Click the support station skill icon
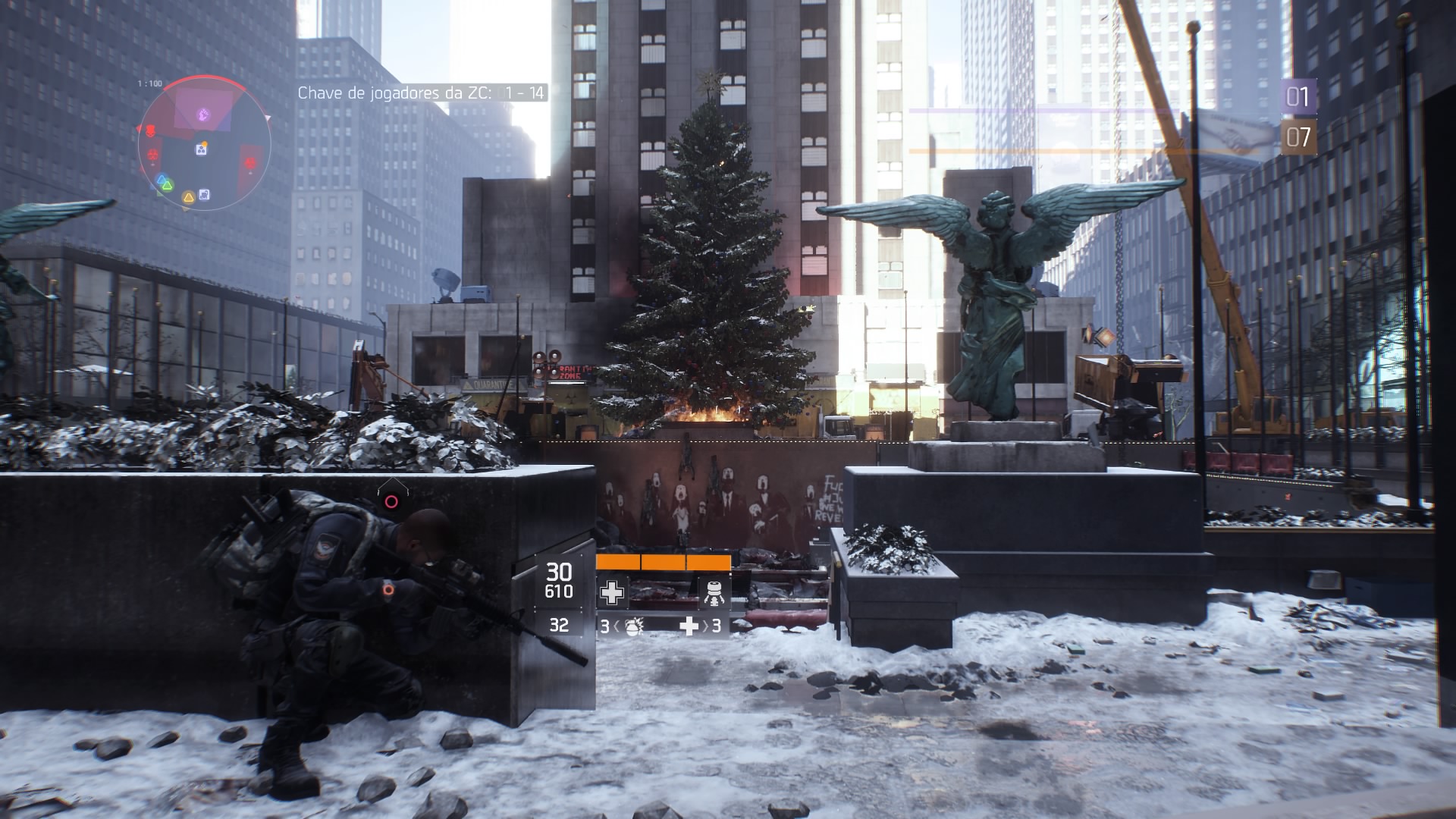This screenshot has width=1456, height=819. coord(714,593)
